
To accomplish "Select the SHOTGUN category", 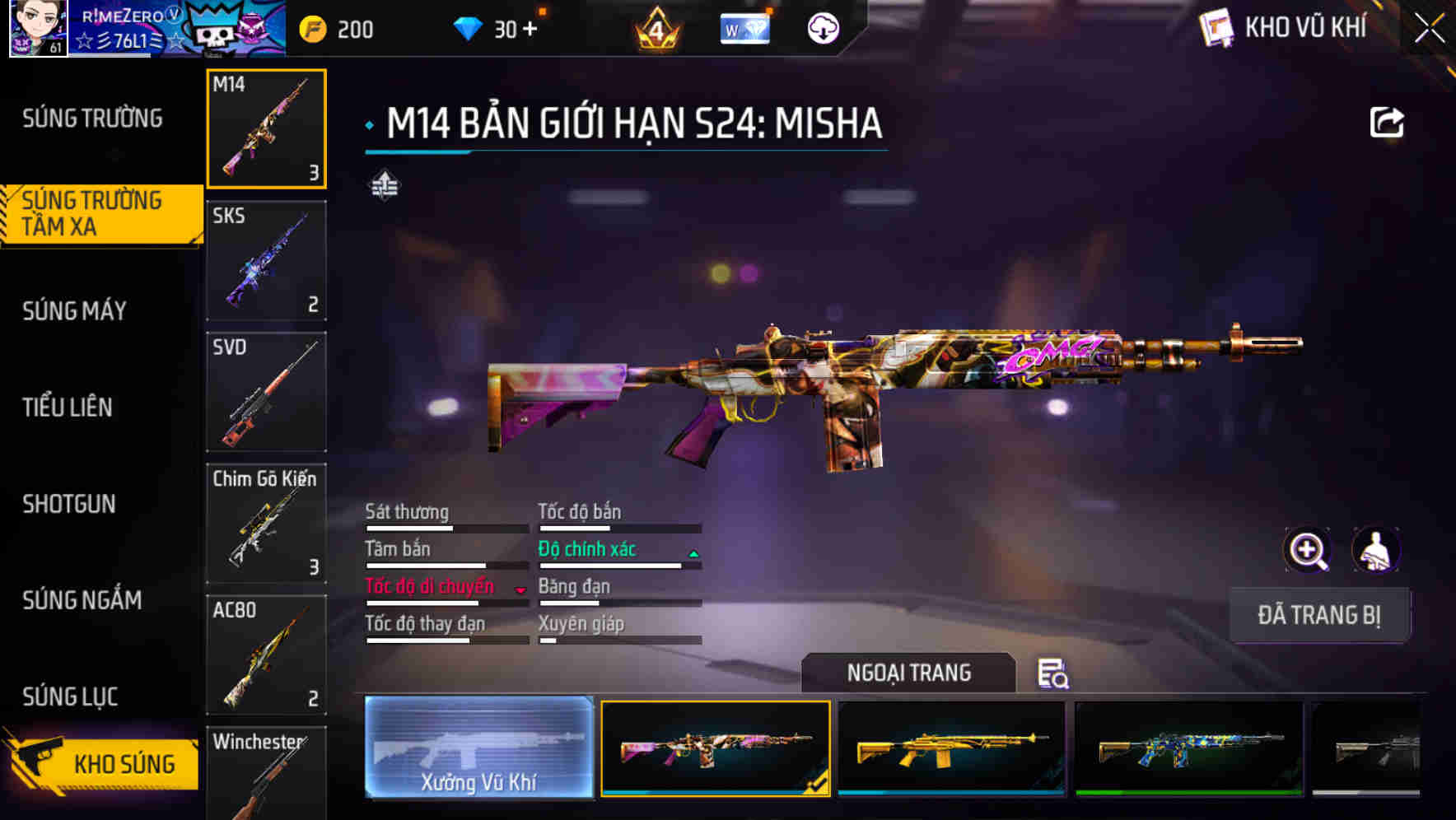I will pyautogui.click(x=70, y=504).
